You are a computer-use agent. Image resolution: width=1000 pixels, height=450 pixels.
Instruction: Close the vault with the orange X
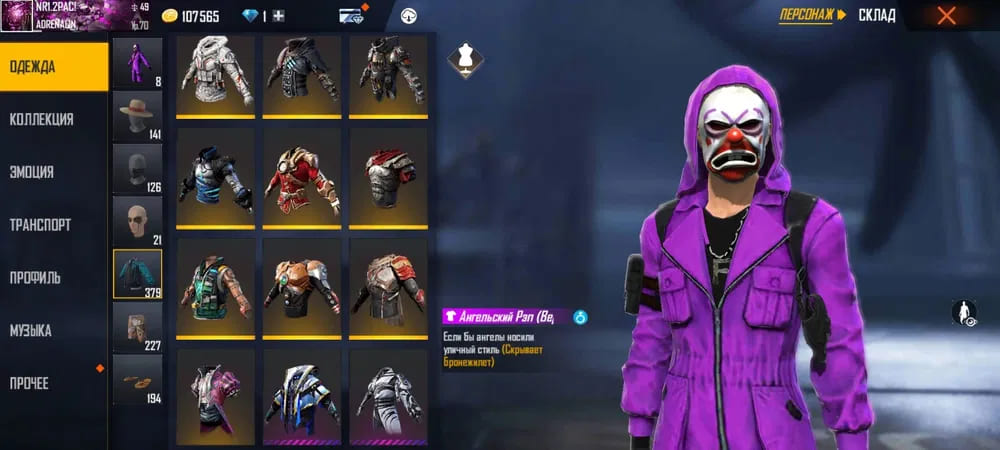(x=946, y=15)
